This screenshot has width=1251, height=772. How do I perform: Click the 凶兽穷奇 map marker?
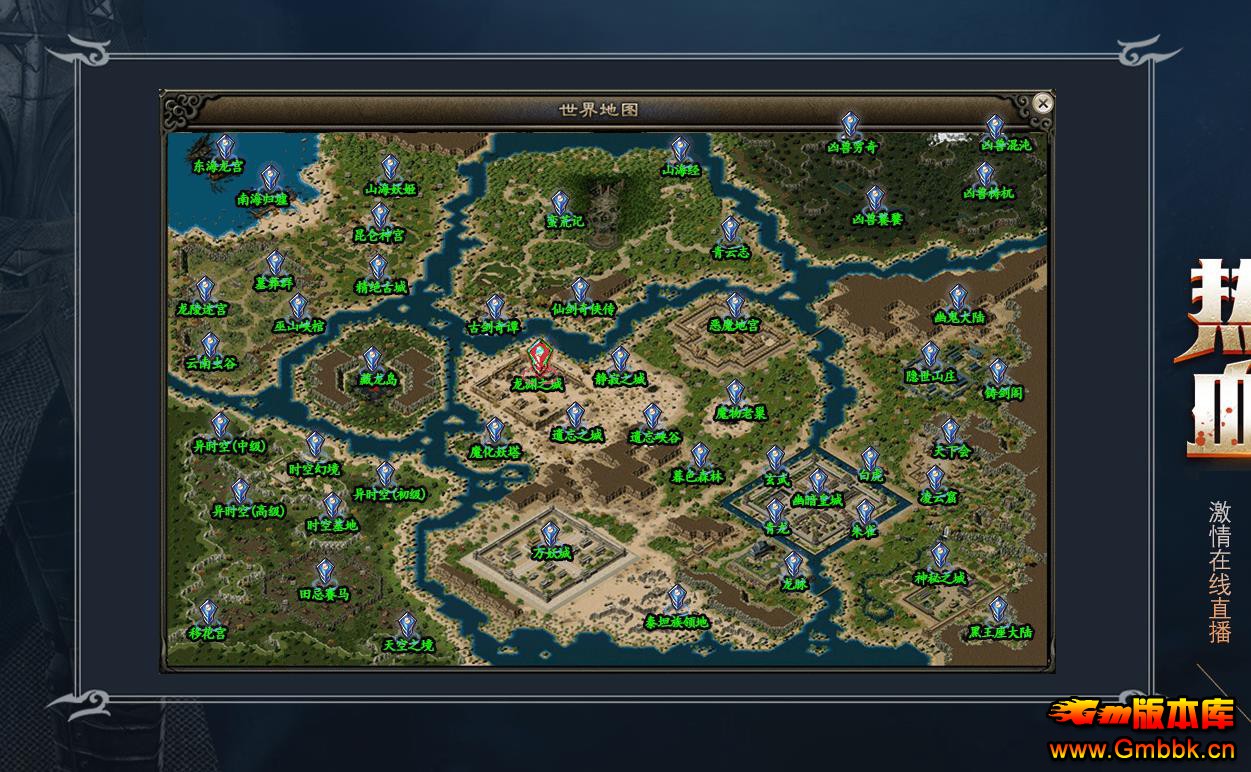click(850, 127)
